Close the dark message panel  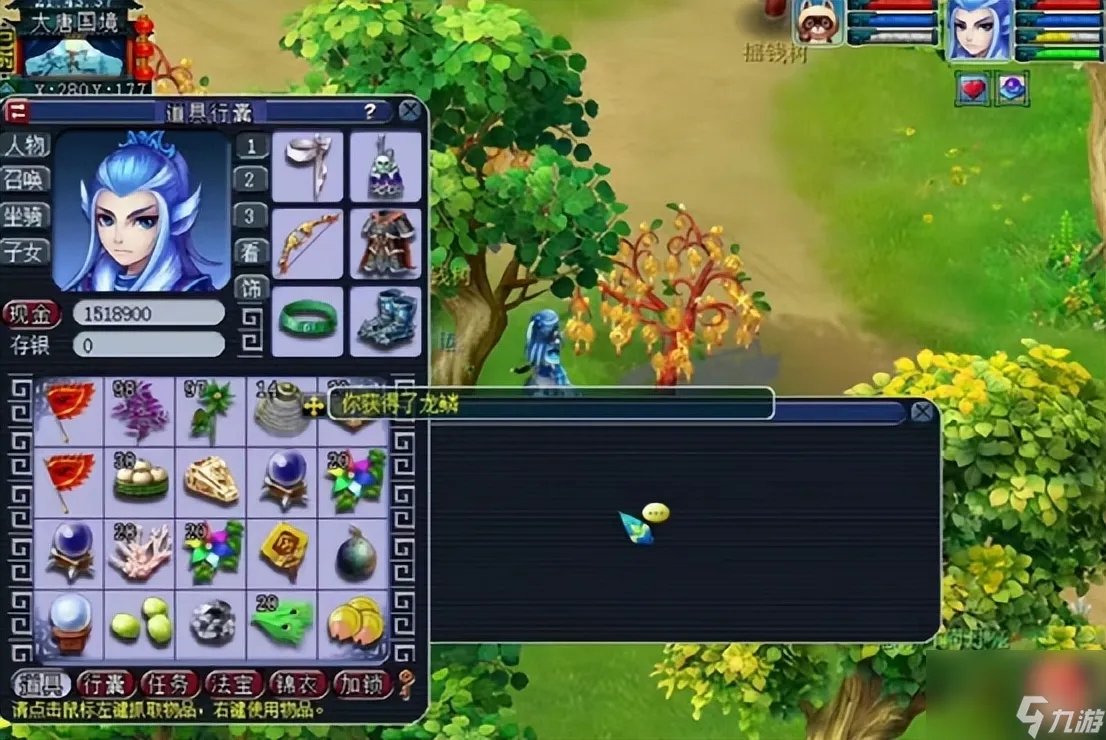[x=923, y=412]
